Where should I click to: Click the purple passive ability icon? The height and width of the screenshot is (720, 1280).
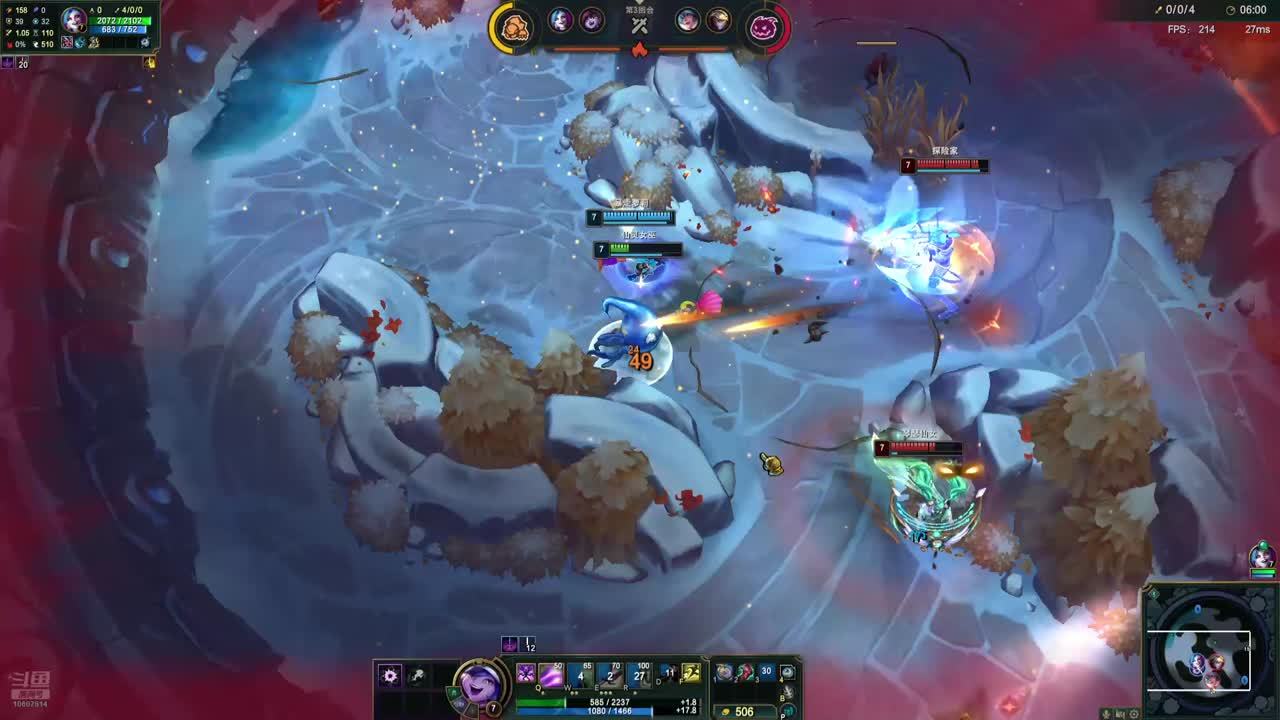coord(526,674)
